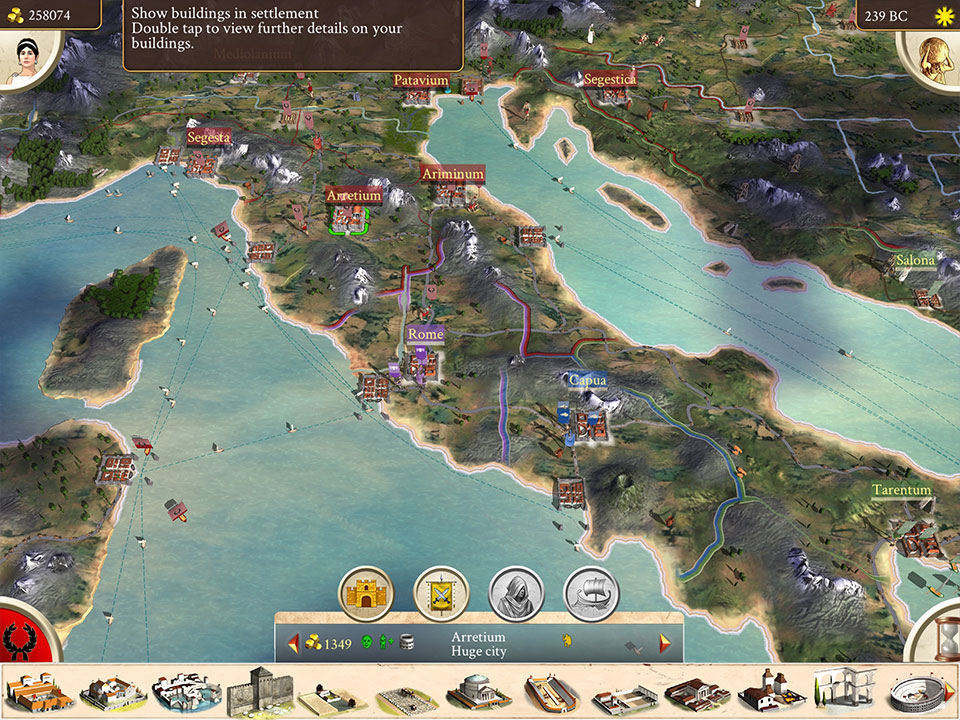Select the domed pantheon temple building
This screenshot has width=960, height=720.
point(479,691)
